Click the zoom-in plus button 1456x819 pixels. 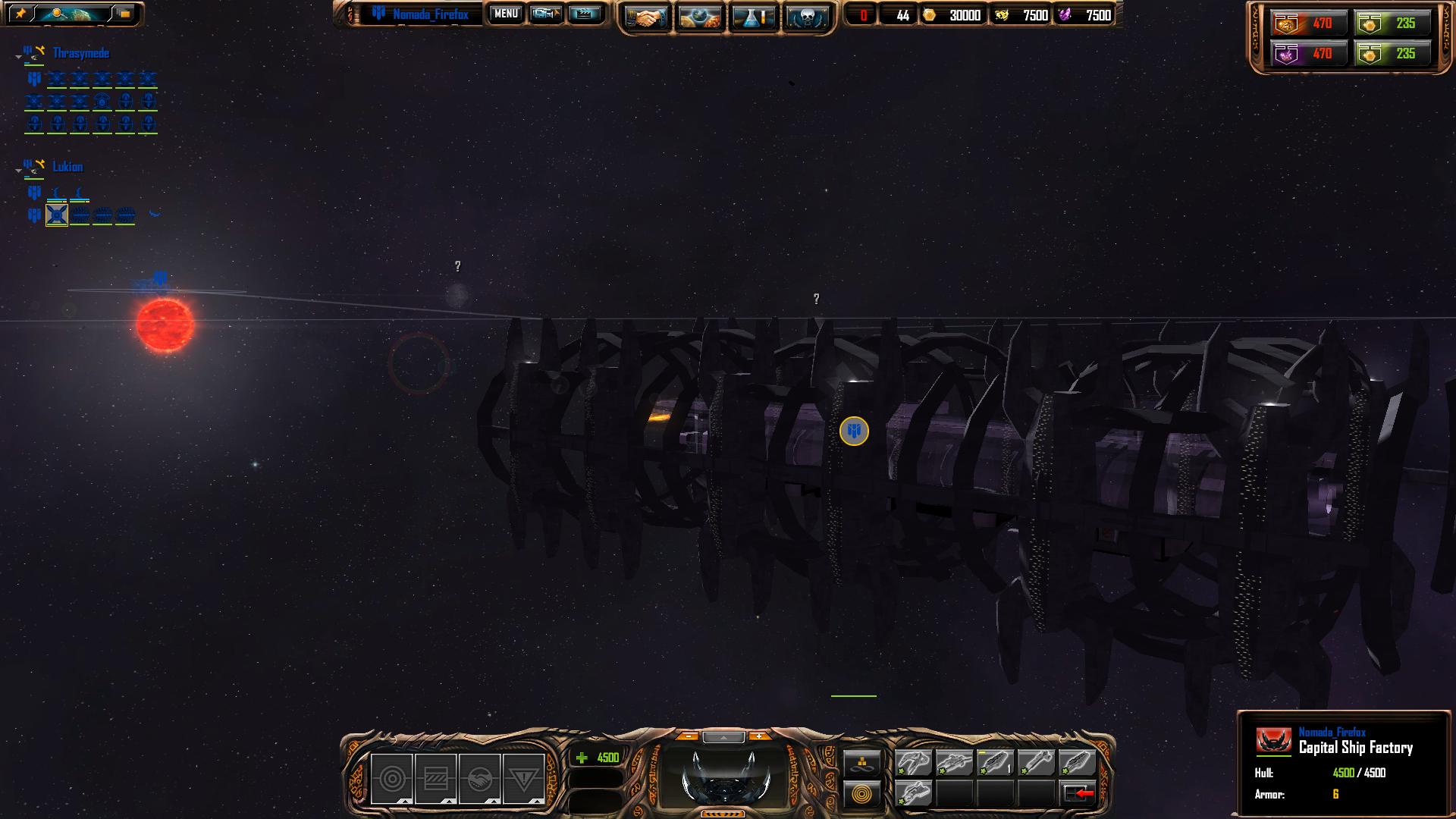[758, 736]
